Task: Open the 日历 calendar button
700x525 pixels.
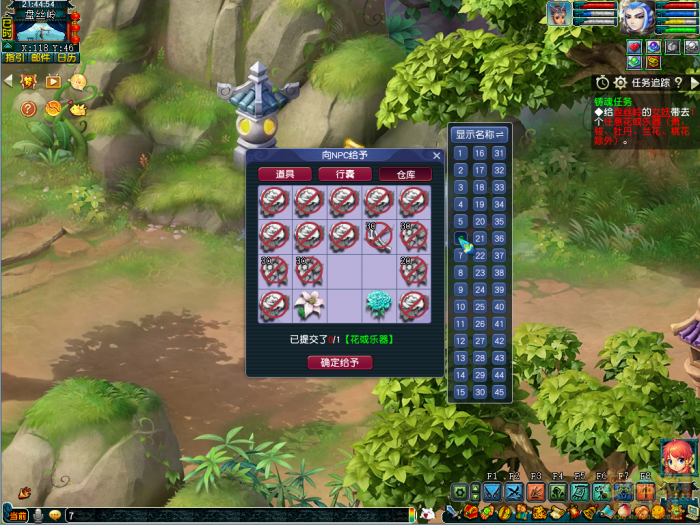Action: 66,58
